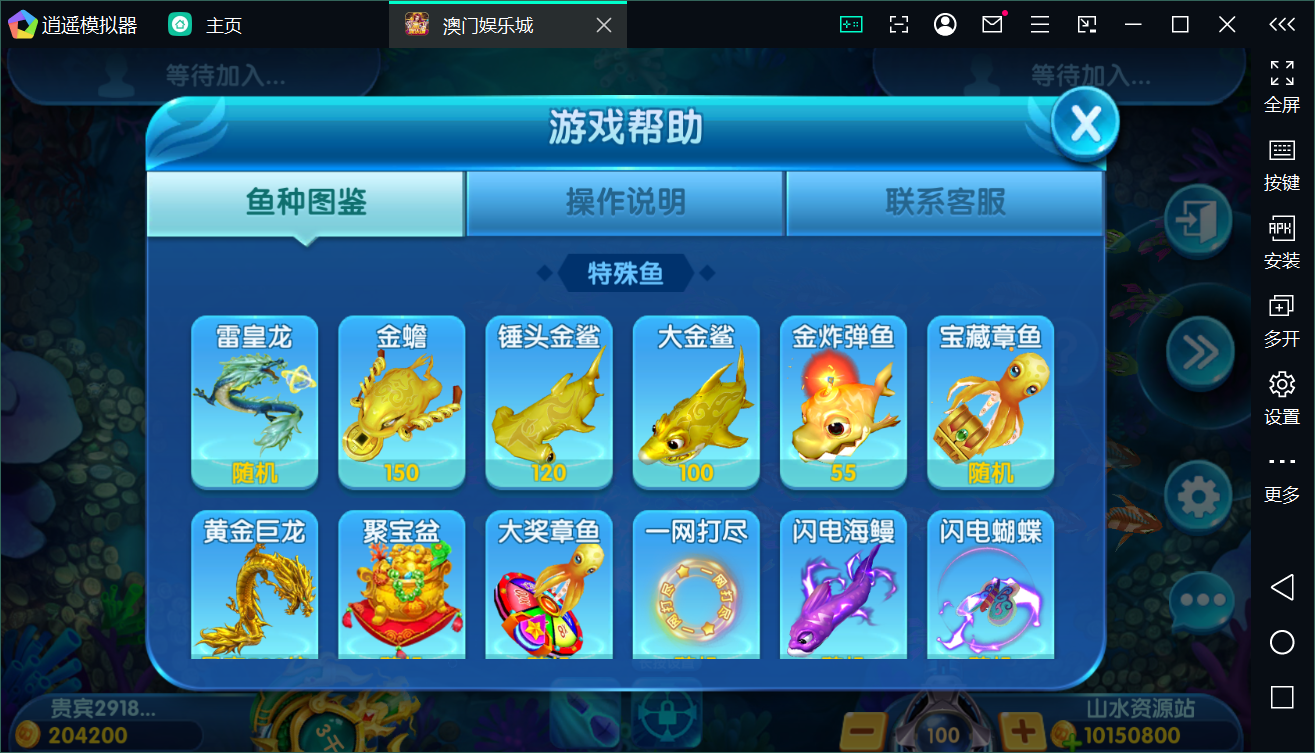Open the 联系客服 tab
This screenshot has height=753, width=1315.
pos(944,202)
